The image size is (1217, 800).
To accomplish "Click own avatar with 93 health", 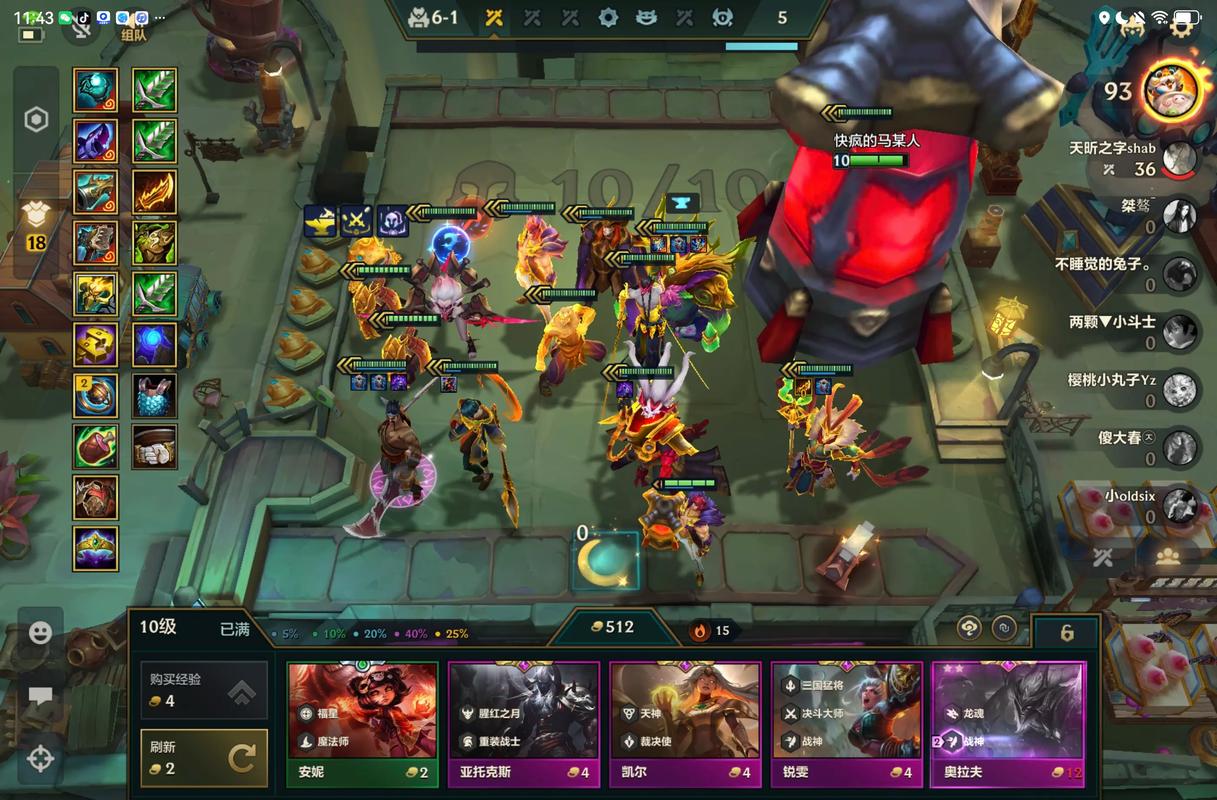I will 1171,92.
